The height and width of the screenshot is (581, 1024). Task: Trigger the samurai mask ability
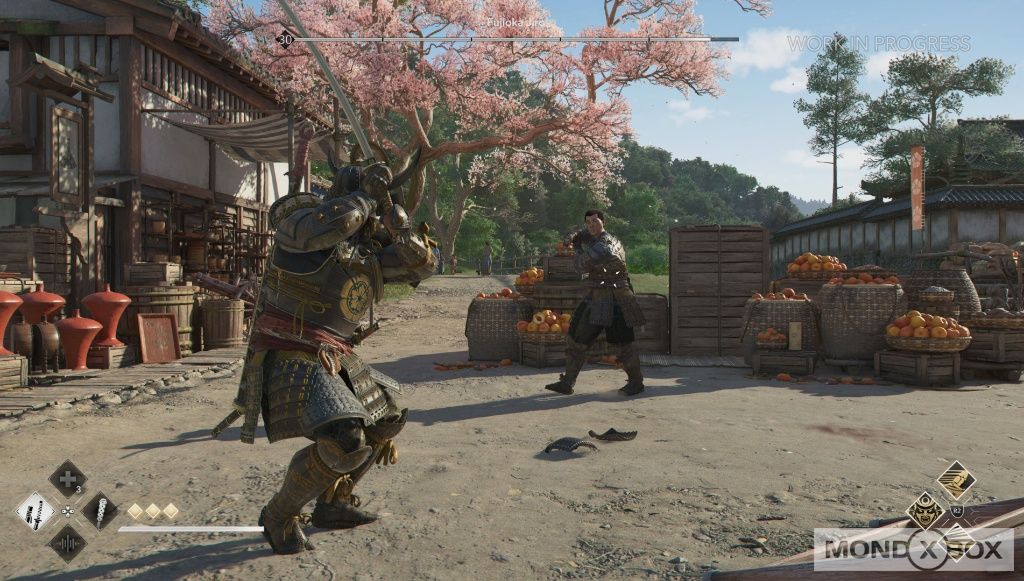tap(925, 510)
